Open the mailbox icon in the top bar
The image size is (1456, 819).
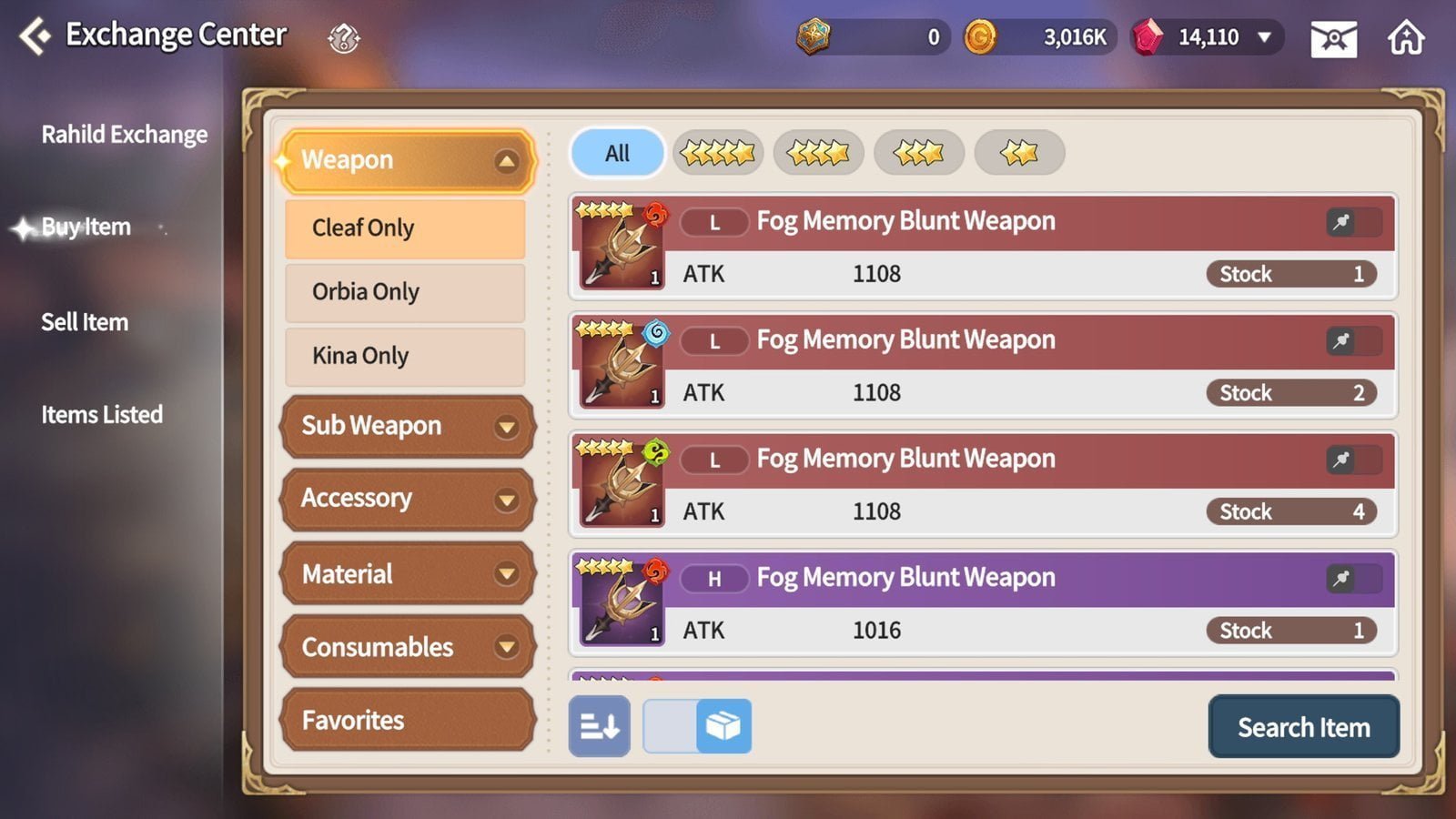click(1334, 37)
